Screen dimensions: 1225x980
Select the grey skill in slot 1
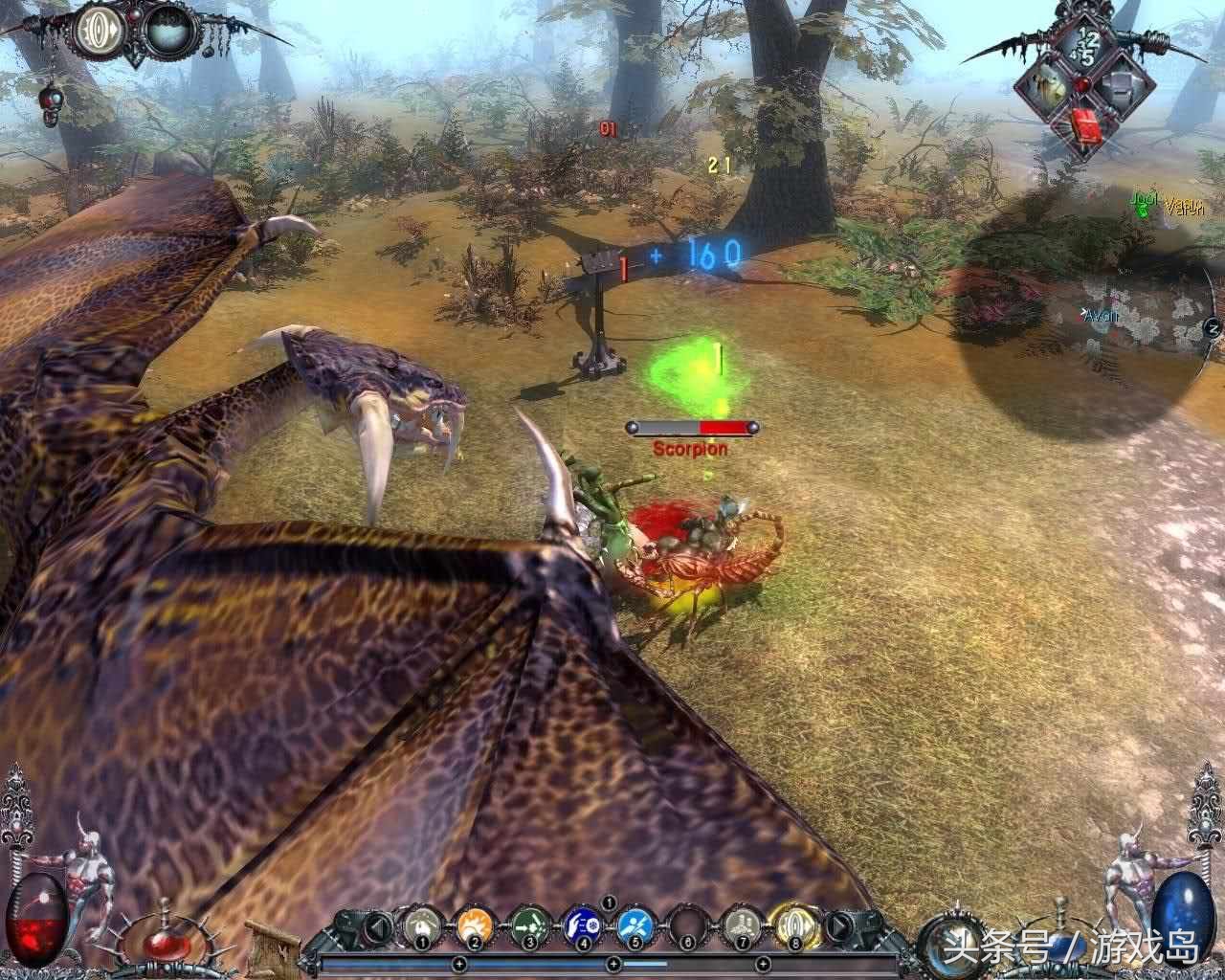point(421,924)
